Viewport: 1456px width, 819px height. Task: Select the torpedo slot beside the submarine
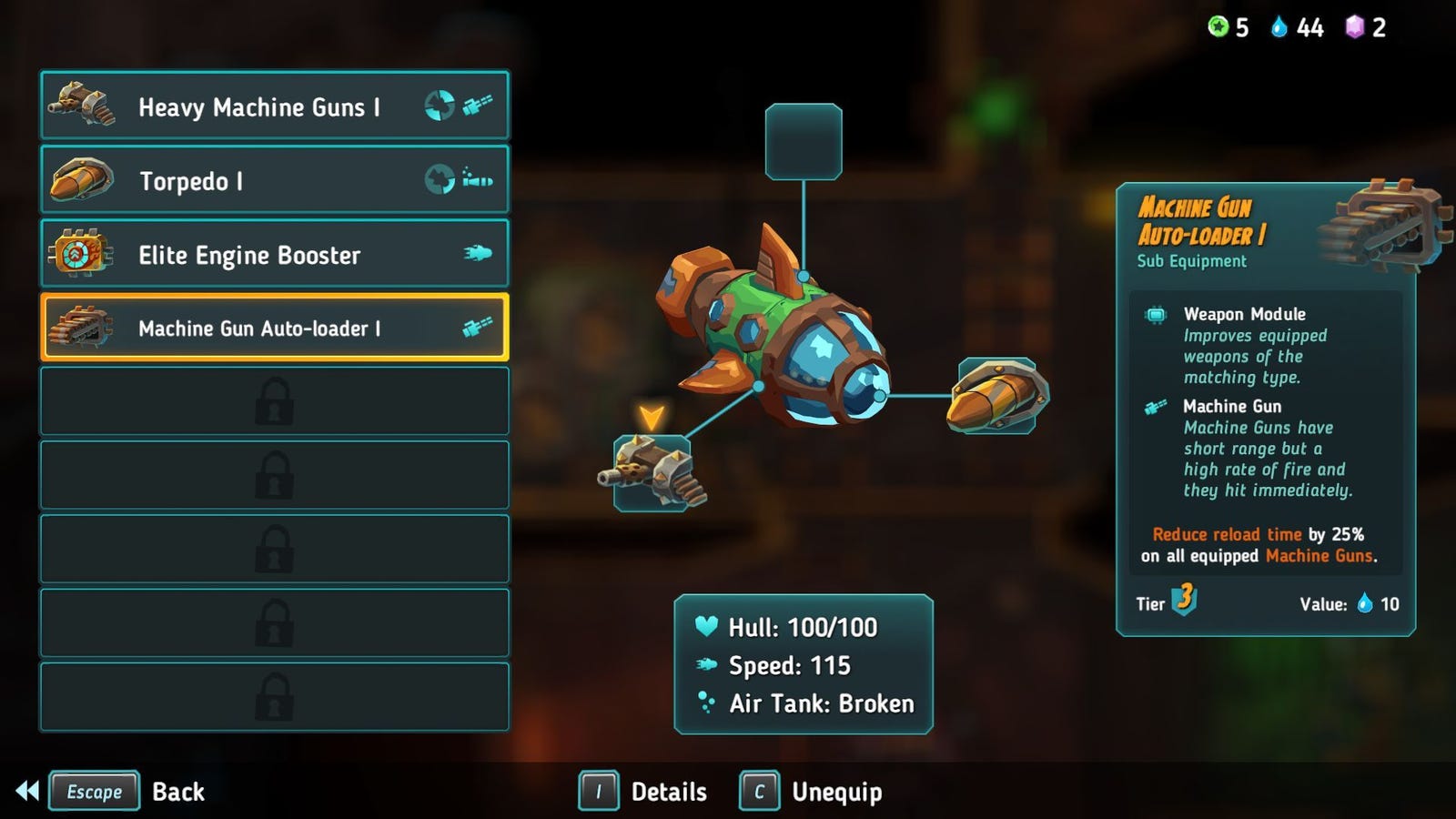998,396
